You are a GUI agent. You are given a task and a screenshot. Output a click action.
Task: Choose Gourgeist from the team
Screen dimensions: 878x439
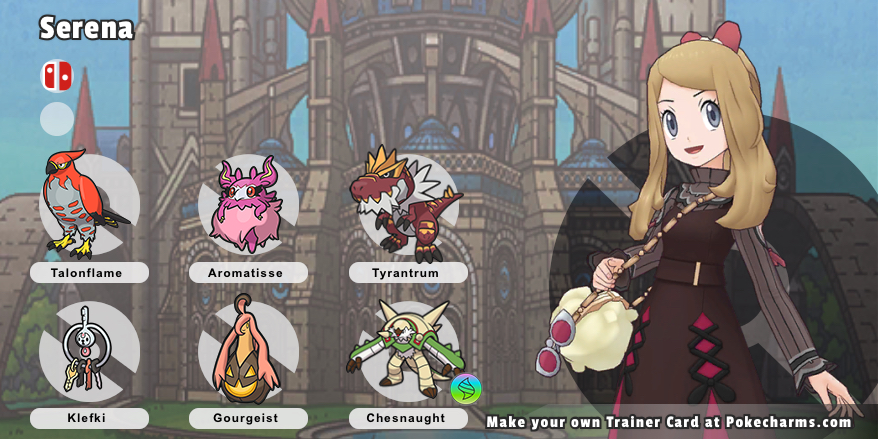click(x=247, y=352)
